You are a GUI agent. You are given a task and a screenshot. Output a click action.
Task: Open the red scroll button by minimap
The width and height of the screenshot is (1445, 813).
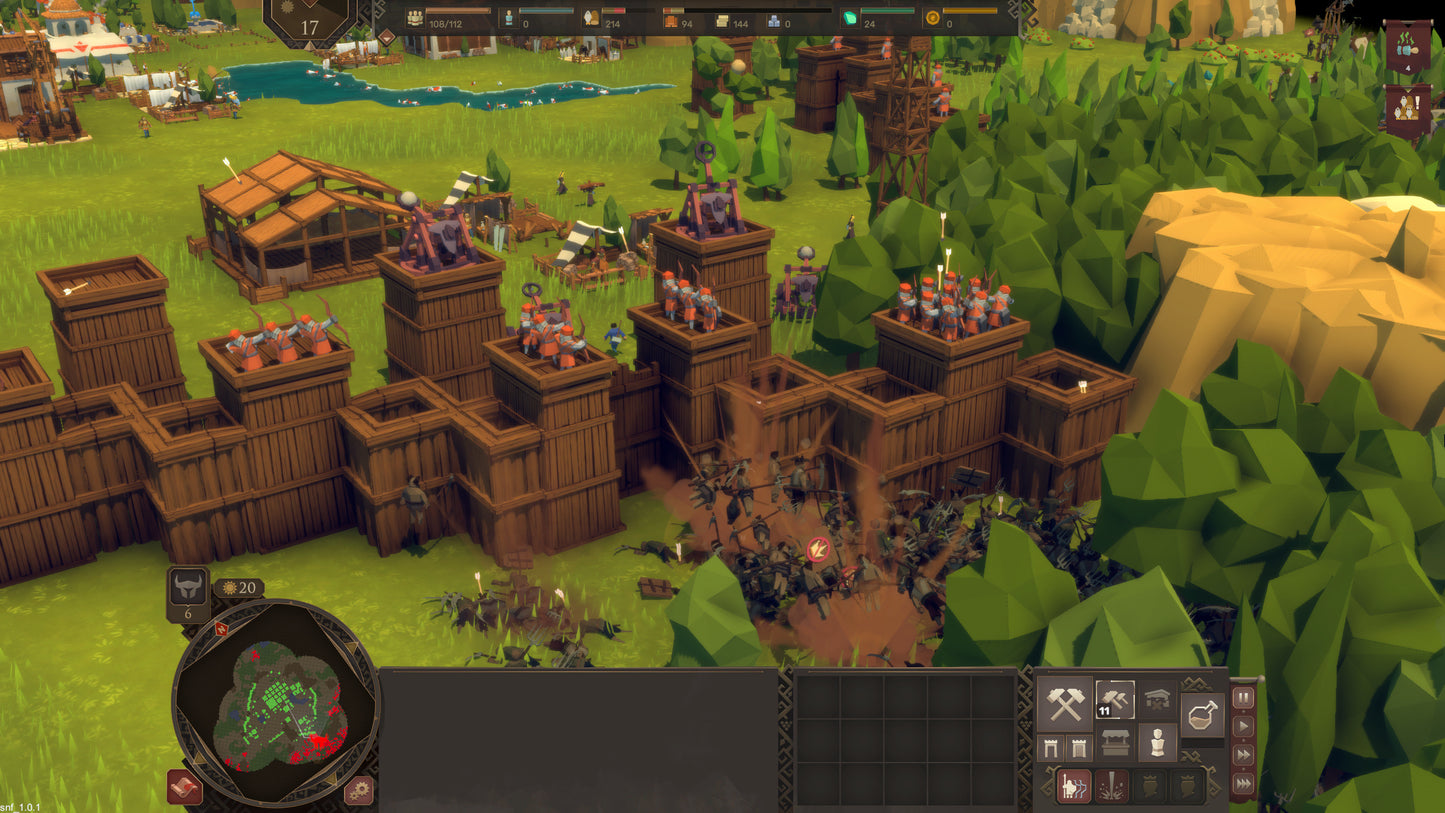pyautogui.click(x=184, y=787)
